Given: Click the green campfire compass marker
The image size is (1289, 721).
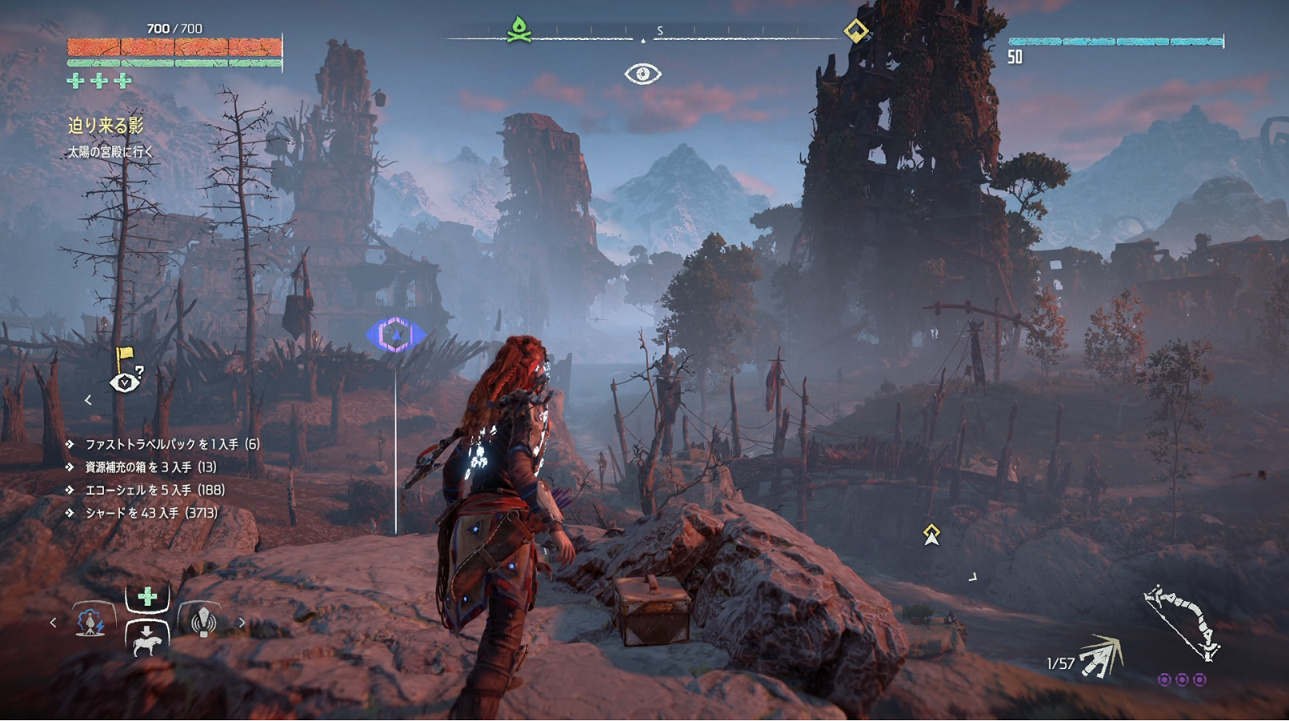Looking at the screenshot, I should pos(517,30).
